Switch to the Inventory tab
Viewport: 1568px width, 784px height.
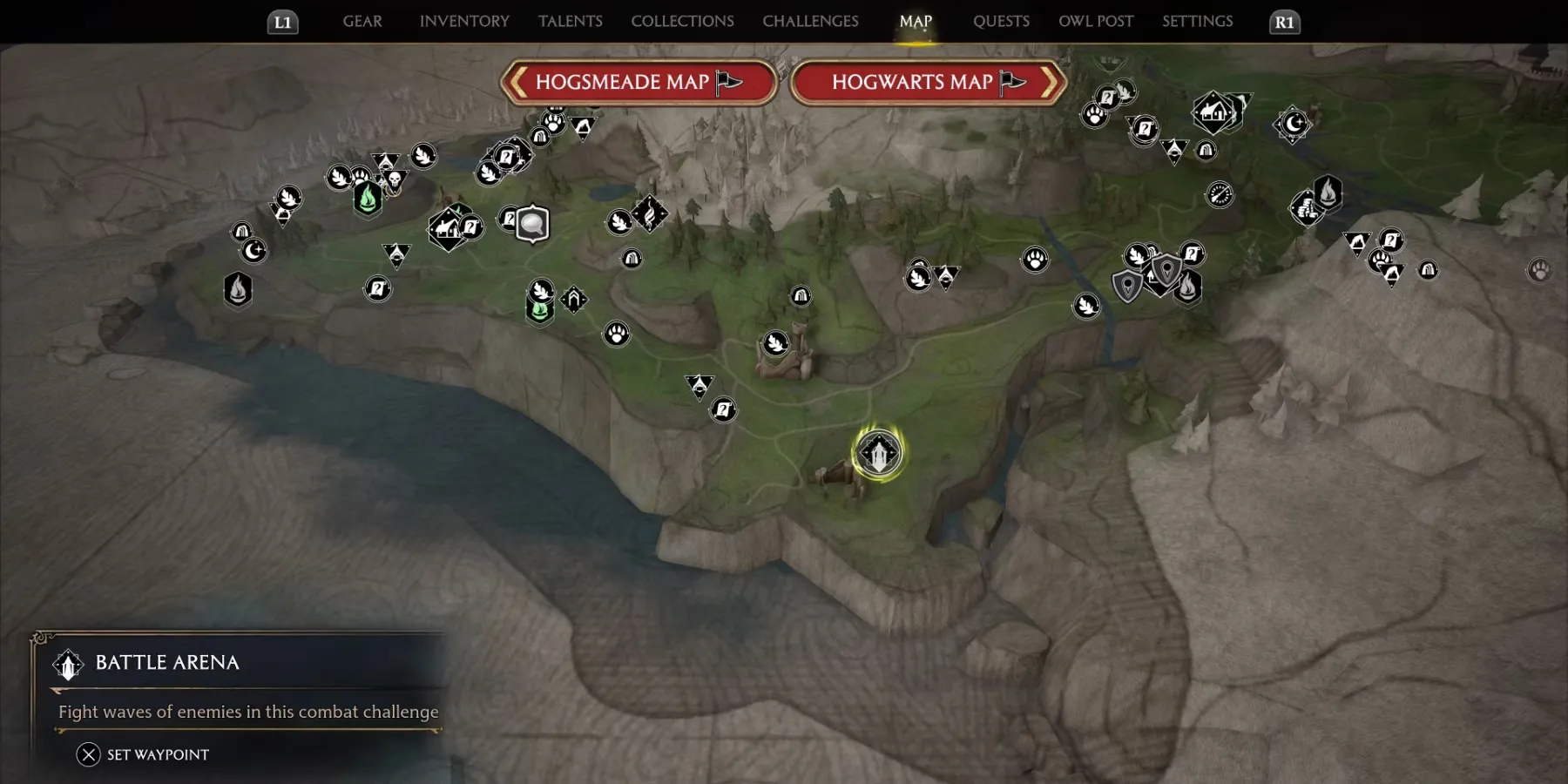coord(464,21)
